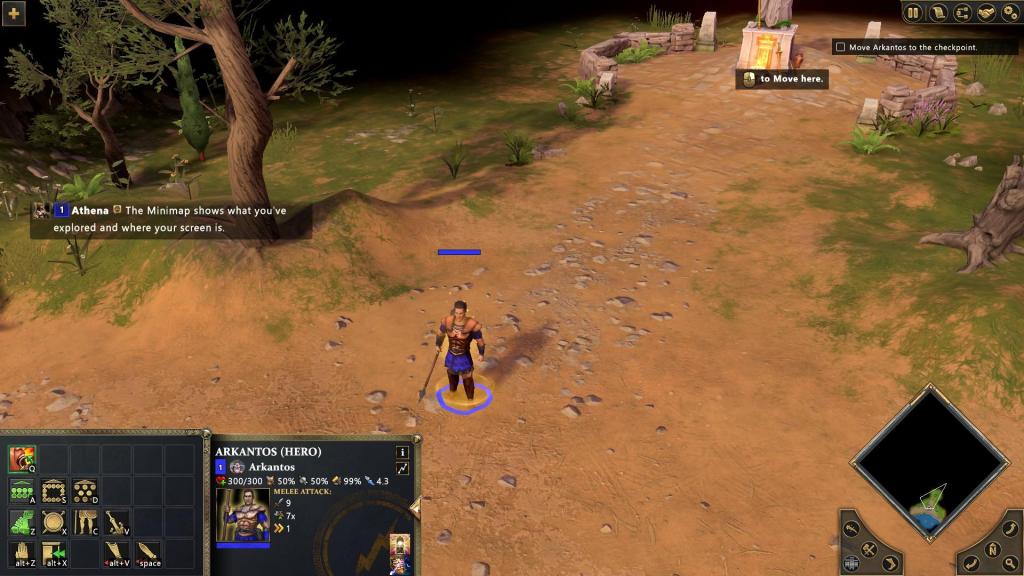Open the gear settings menu
Screen dimensions: 1024x576
coord(1011,13)
